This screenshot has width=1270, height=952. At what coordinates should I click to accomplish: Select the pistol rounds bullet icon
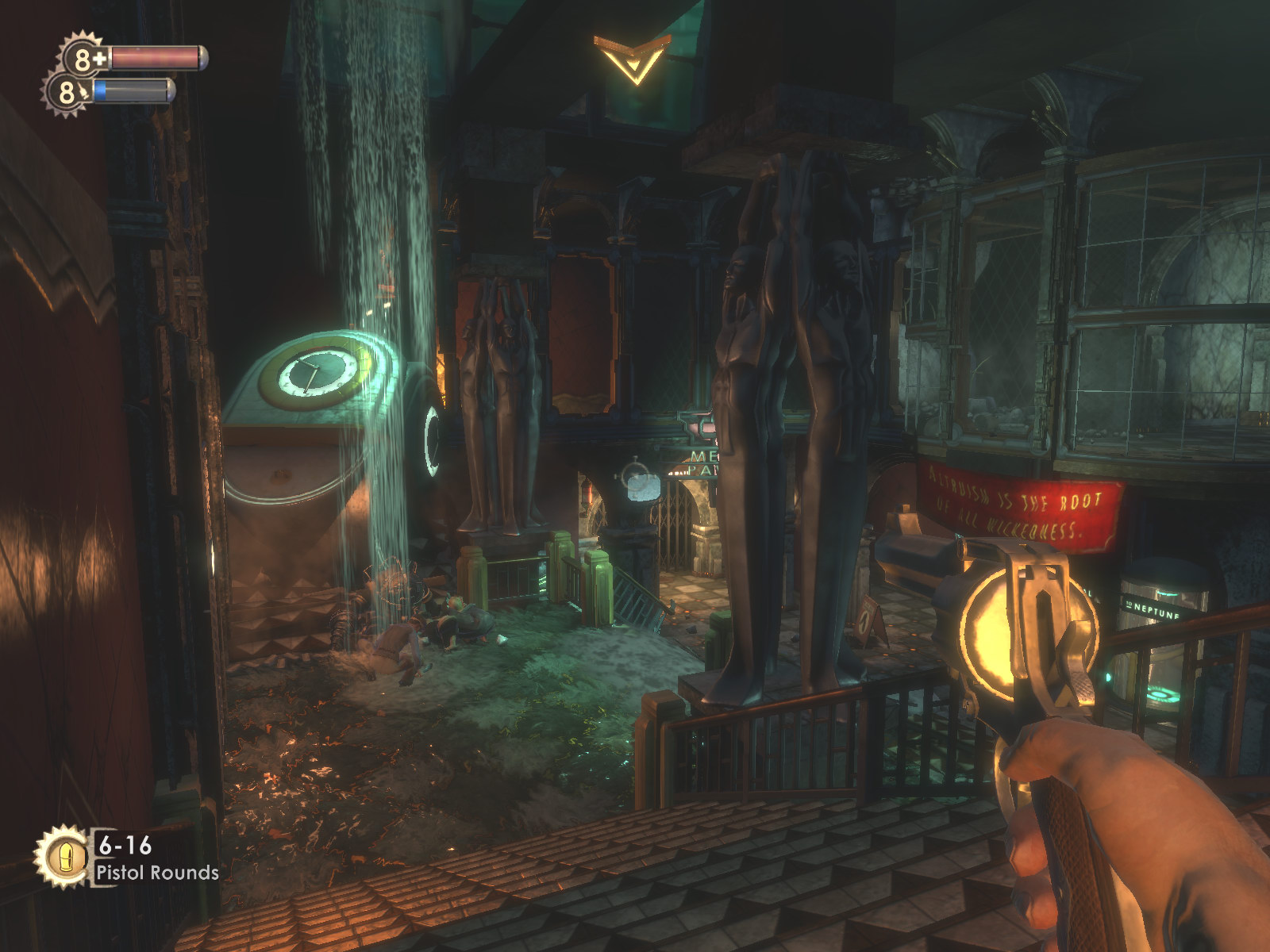click(62, 855)
